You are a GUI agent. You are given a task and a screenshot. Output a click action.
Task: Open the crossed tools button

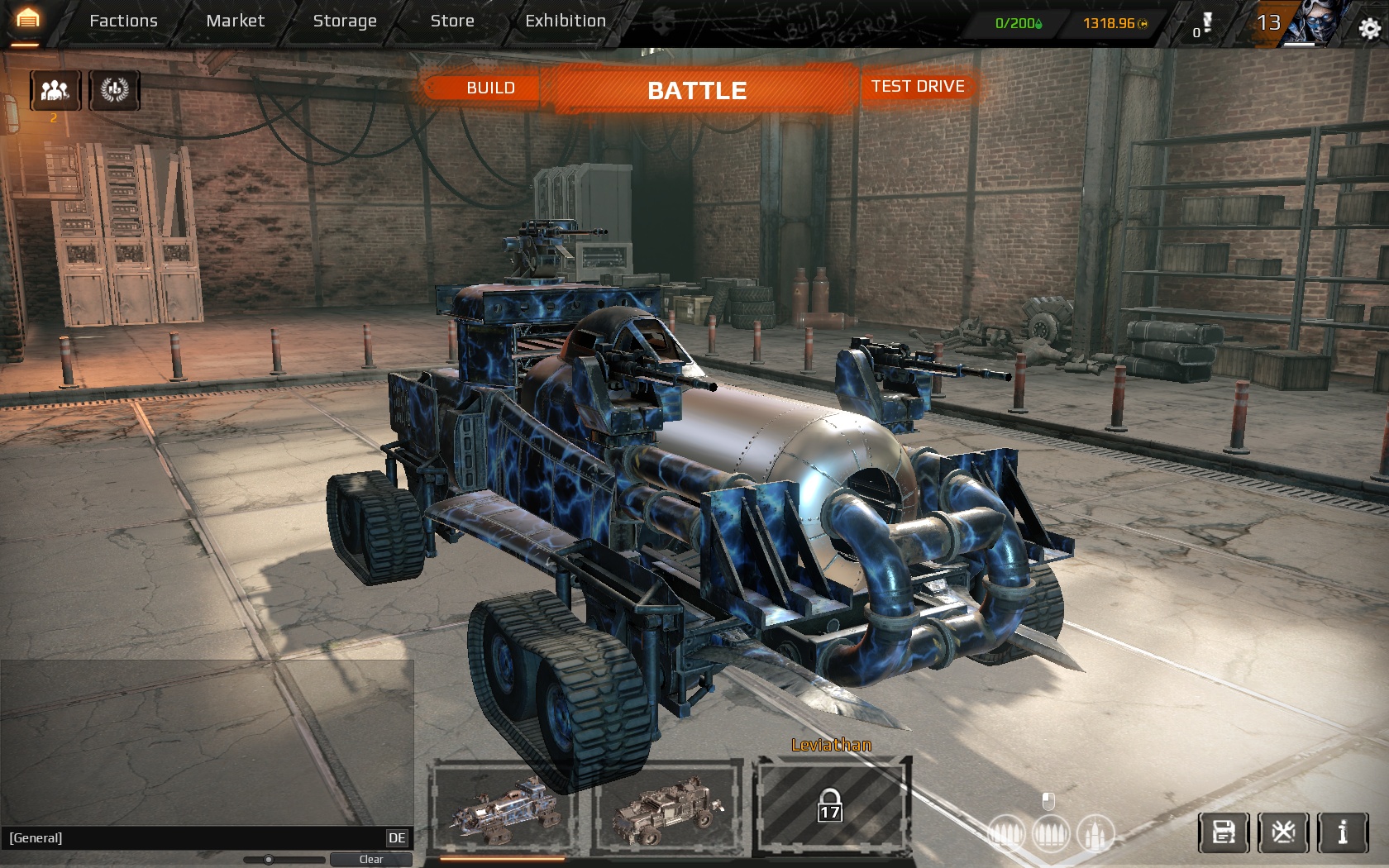point(1283,832)
